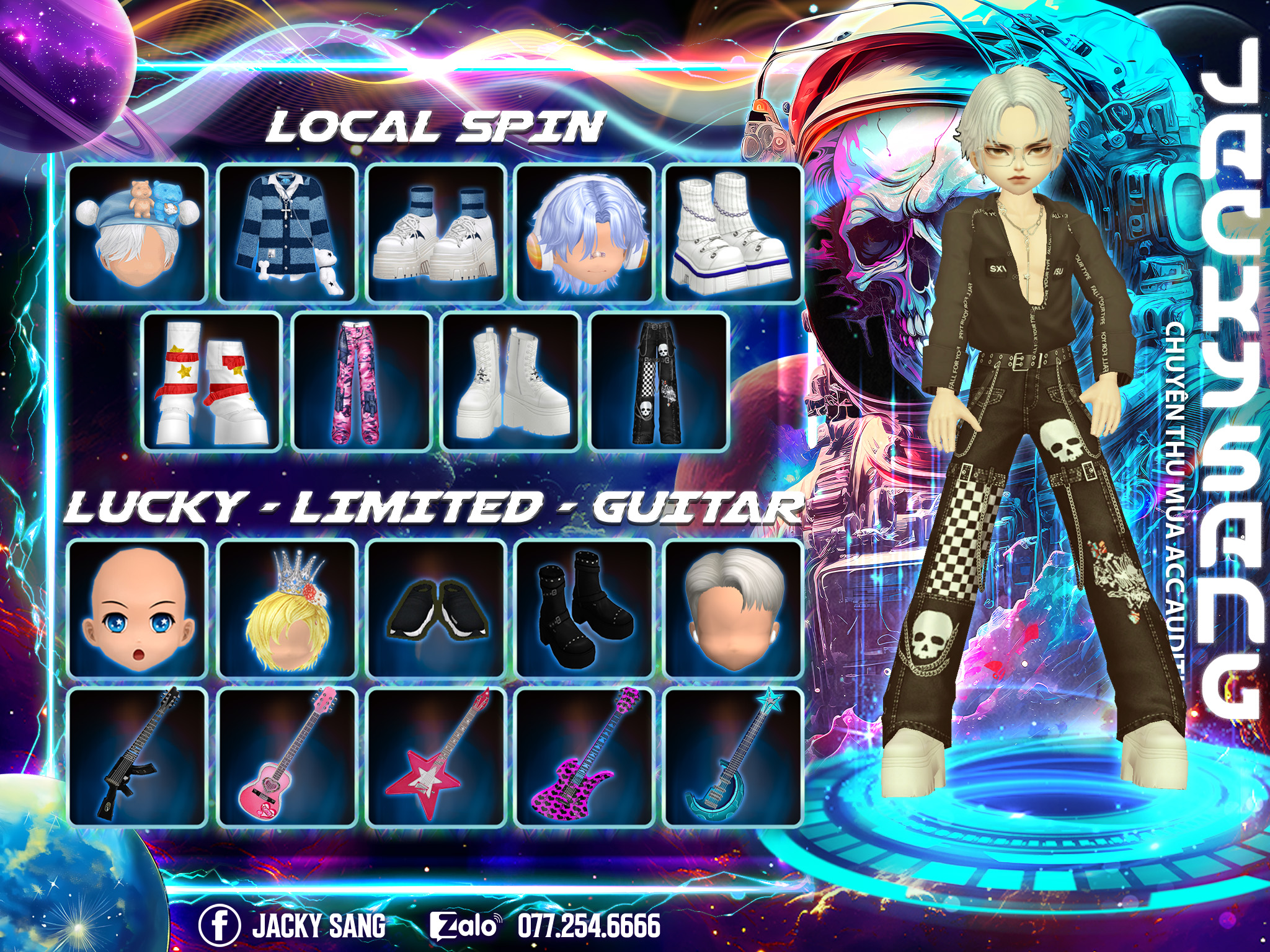Pick the teal crescent moon guitar
The height and width of the screenshot is (952, 1270).
click(734, 756)
